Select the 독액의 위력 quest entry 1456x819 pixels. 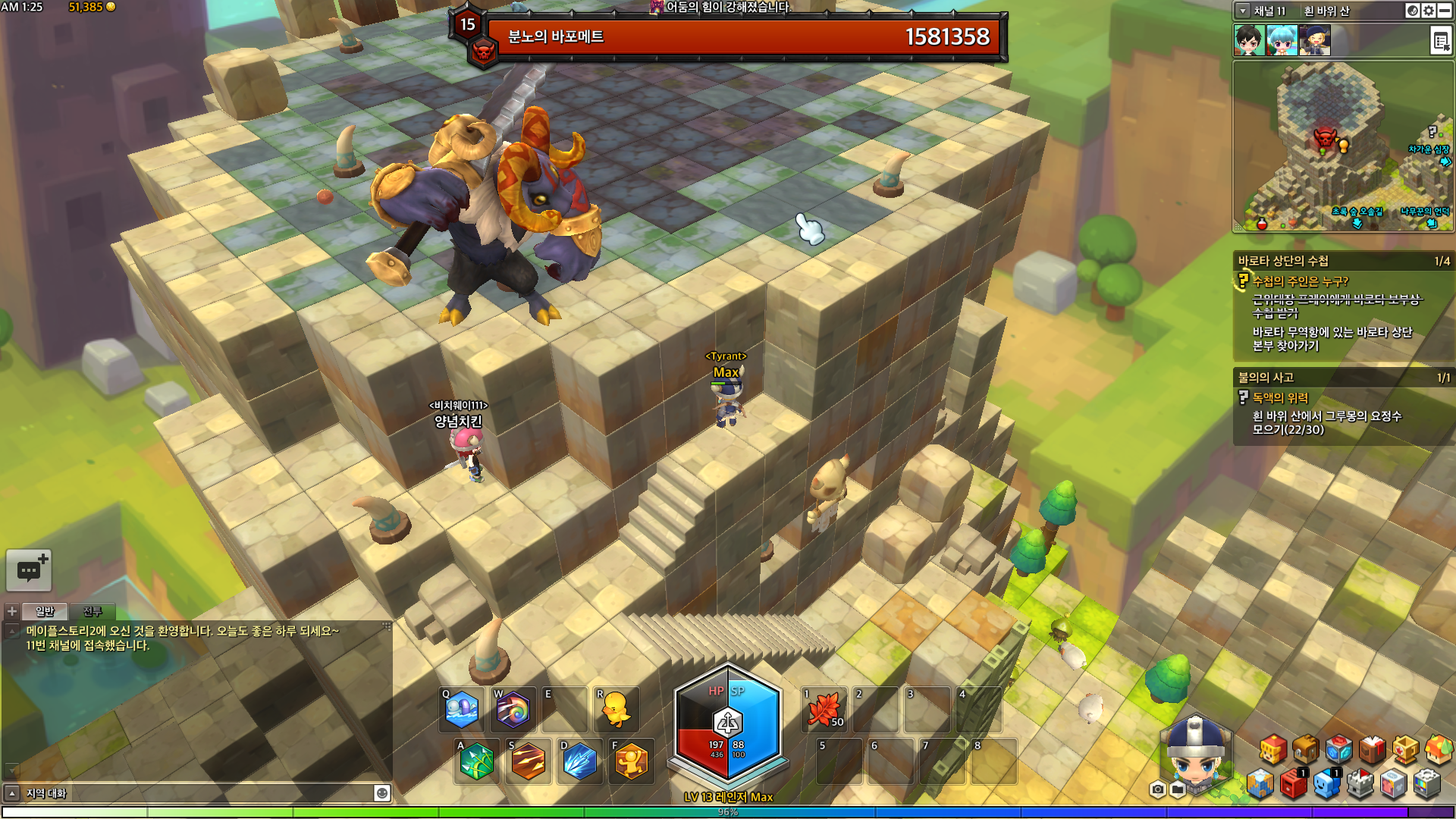coord(1280,398)
